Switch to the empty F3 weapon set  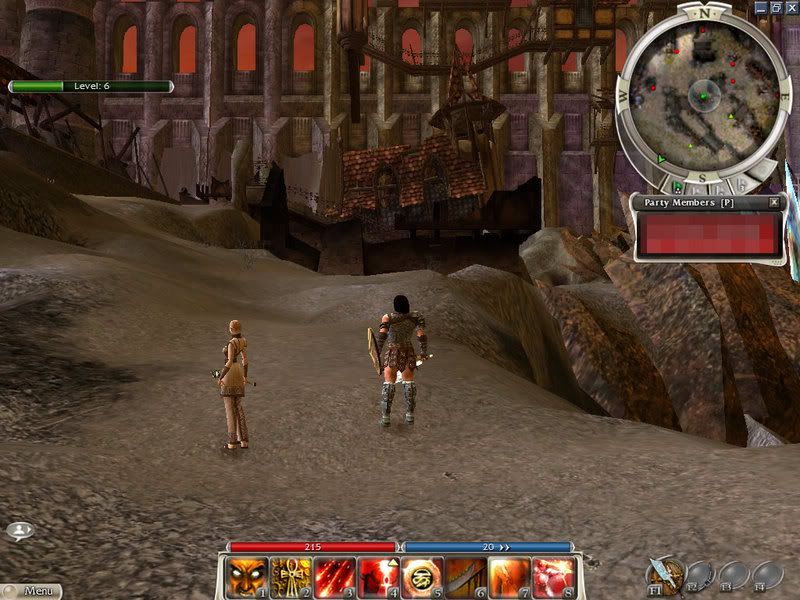[x=733, y=574]
